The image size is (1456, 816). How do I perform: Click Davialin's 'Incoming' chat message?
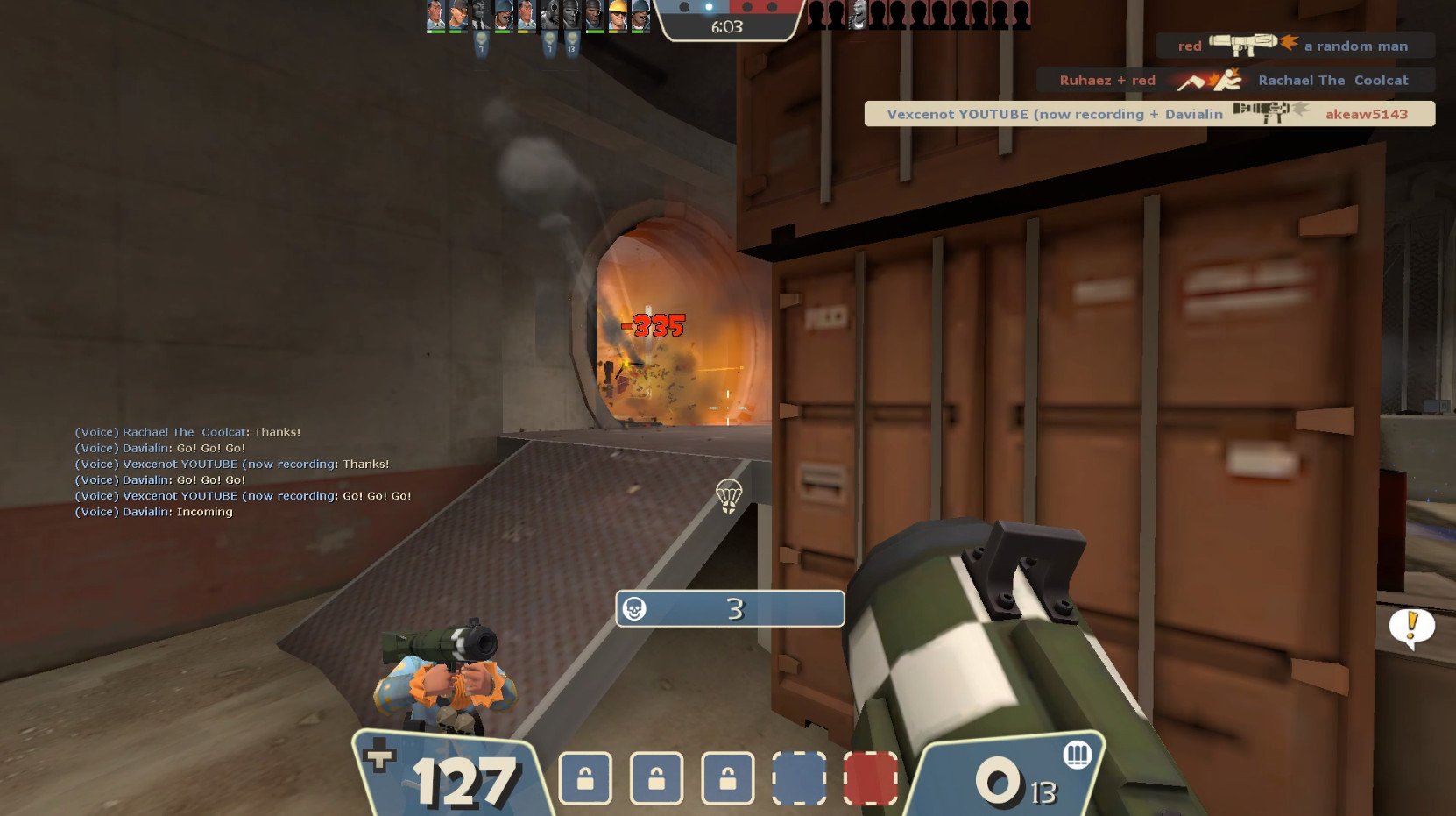tap(154, 511)
